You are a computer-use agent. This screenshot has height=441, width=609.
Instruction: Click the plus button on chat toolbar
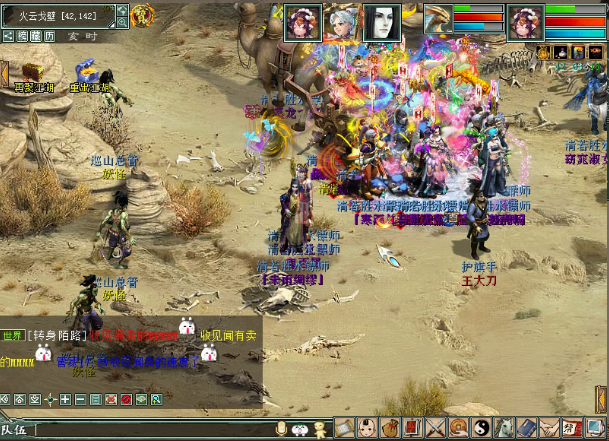(x=66, y=400)
